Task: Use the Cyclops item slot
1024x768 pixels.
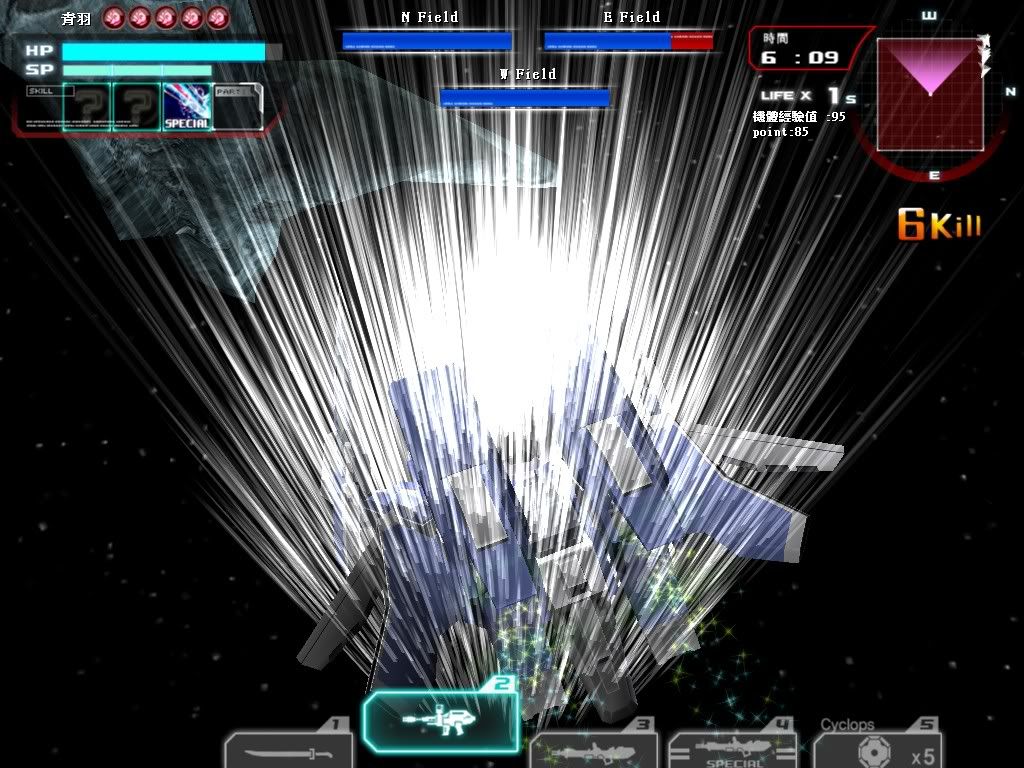Action: point(877,748)
